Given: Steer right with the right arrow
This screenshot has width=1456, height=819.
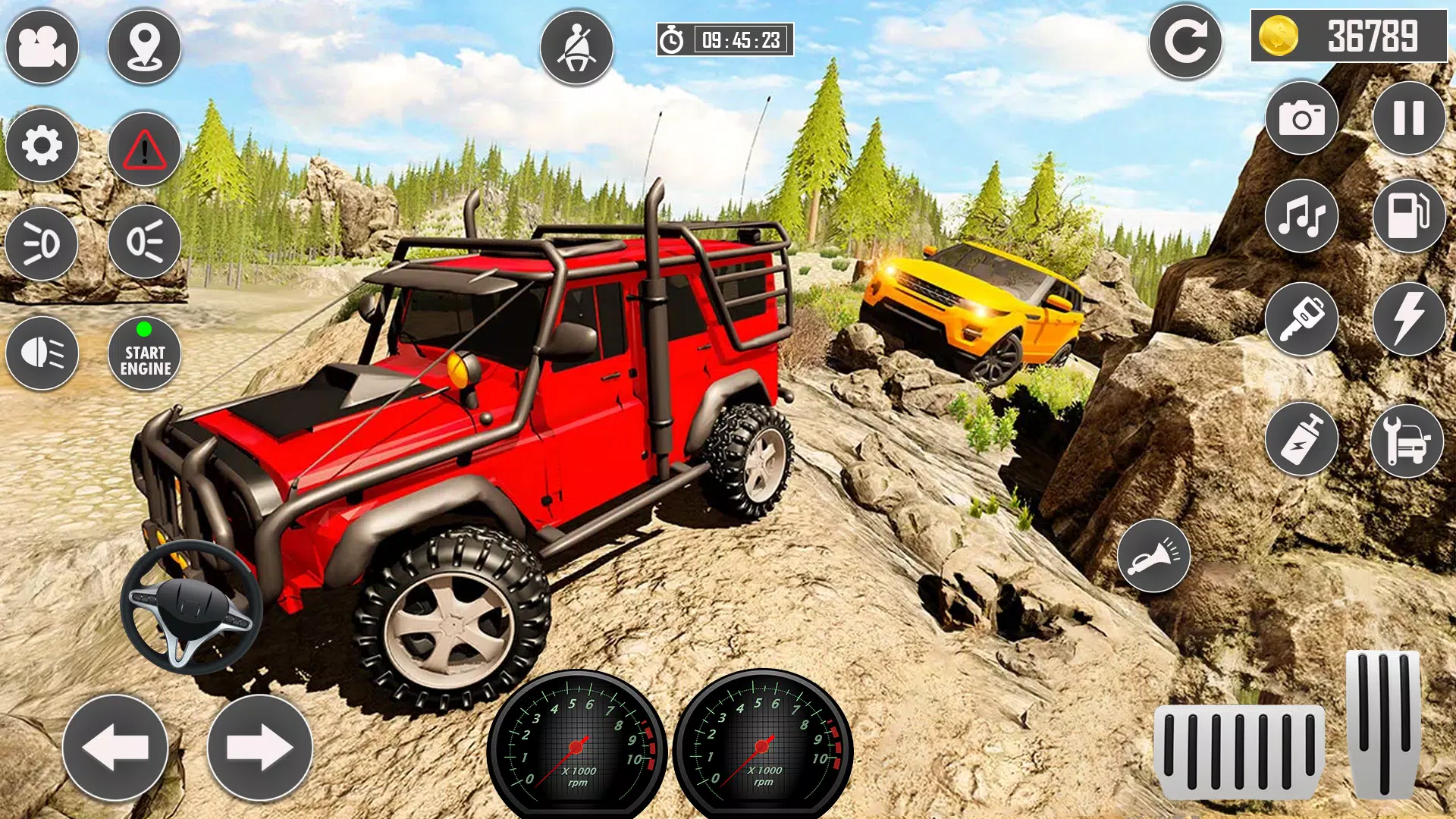Looking at the screenshot, I should pyautogui.click(x=260, y=748).
